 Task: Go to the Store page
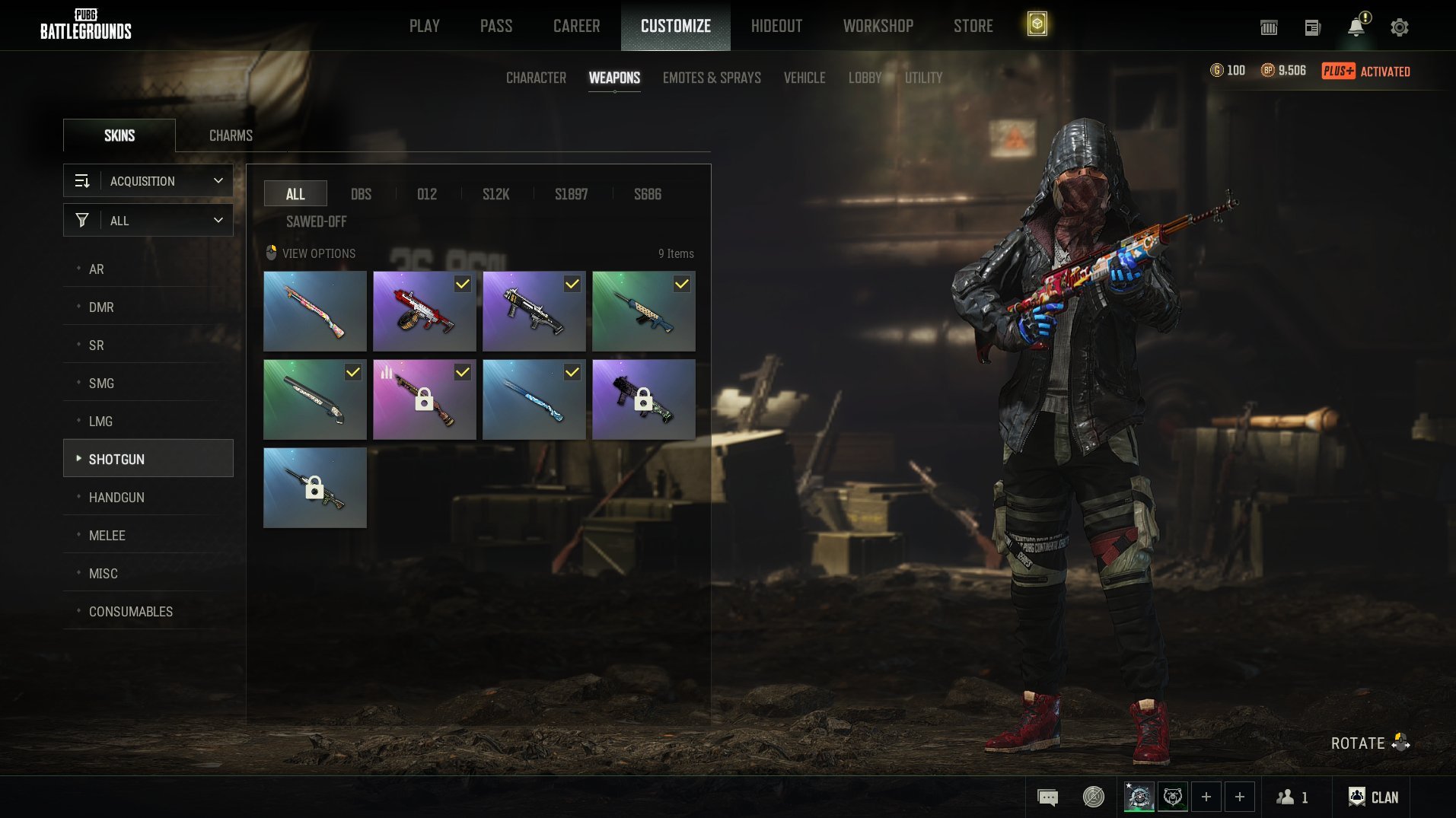coord(973,26)
